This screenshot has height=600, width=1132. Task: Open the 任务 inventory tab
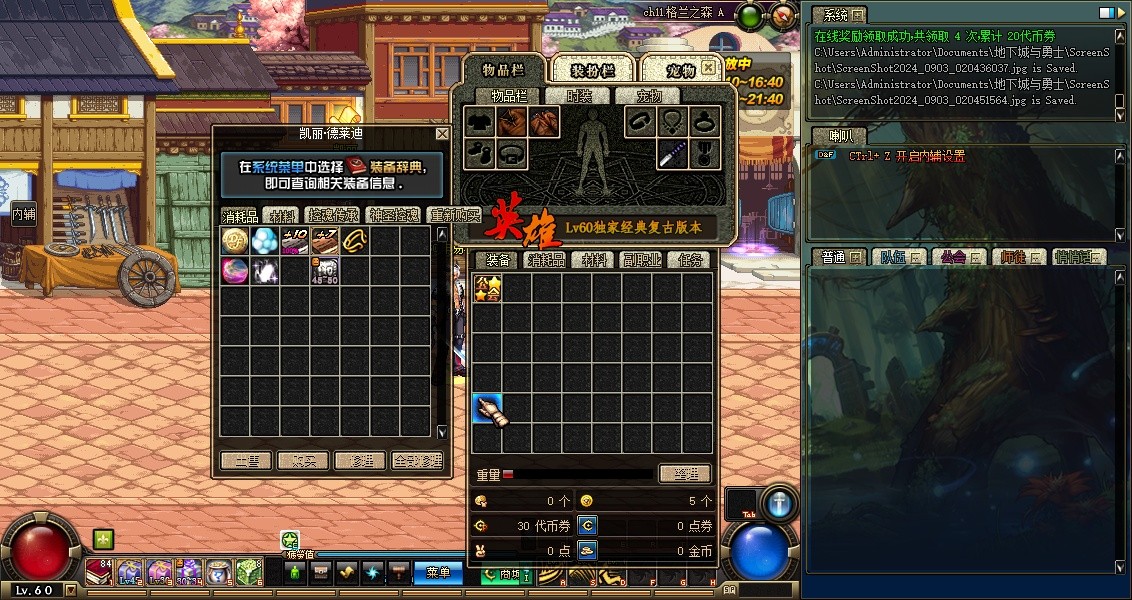tap(690, 260)
